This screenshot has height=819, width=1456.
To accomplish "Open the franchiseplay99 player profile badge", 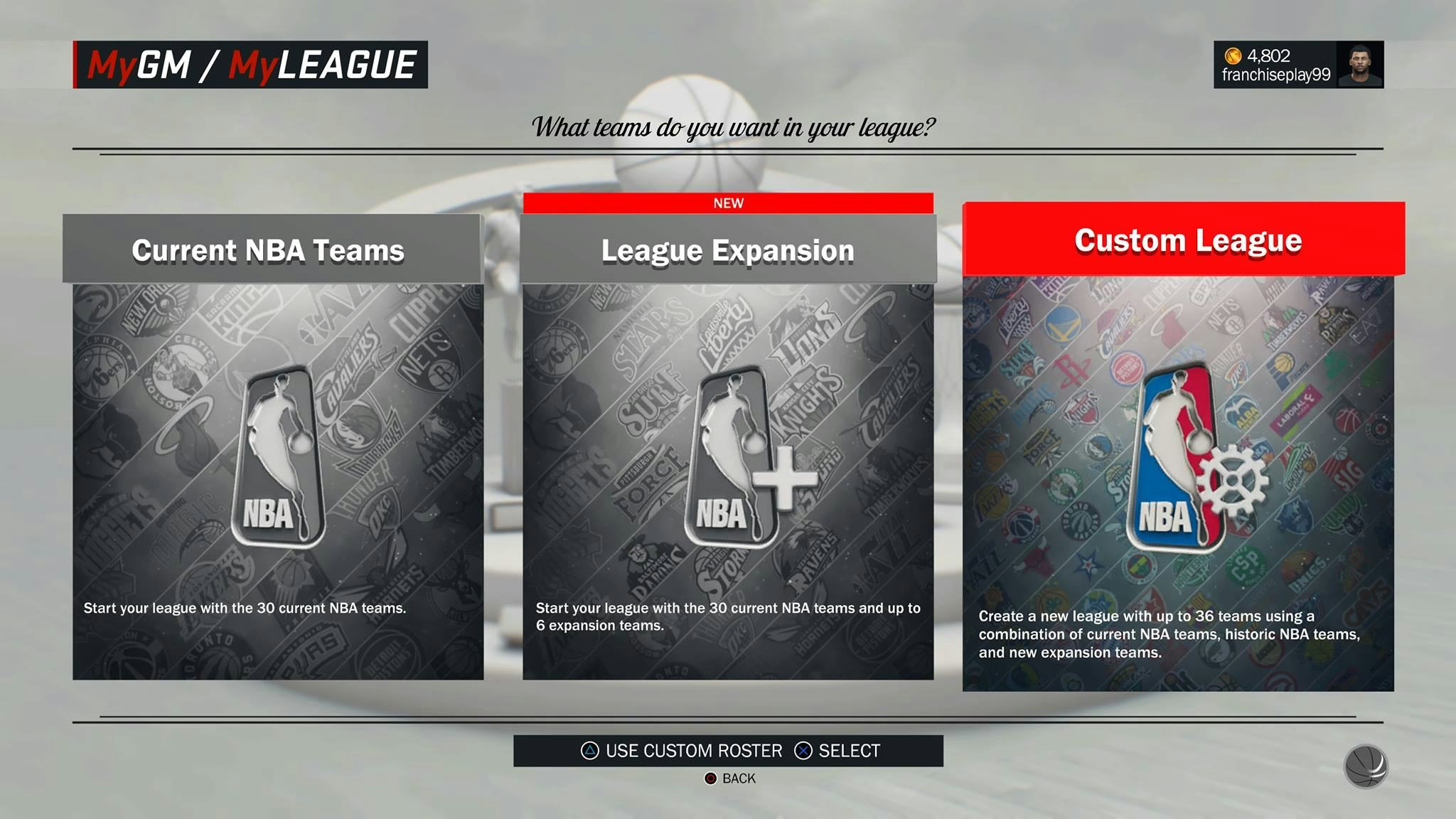I will tap(1298, 65).
